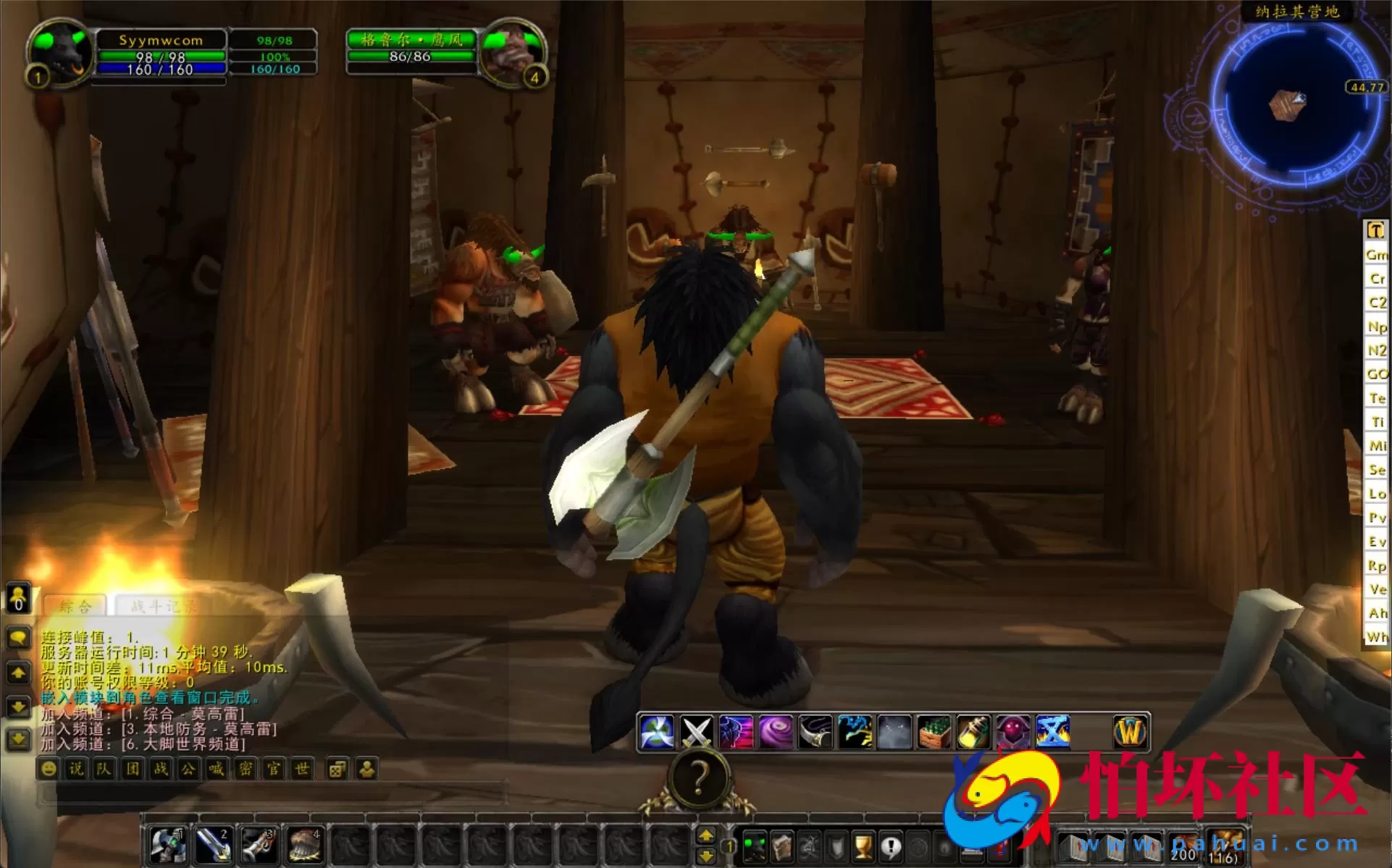The height and width of the screenshot is (868, 1392).
Task: Click the purple helmet addon icon
Action: click(1012, 732)
